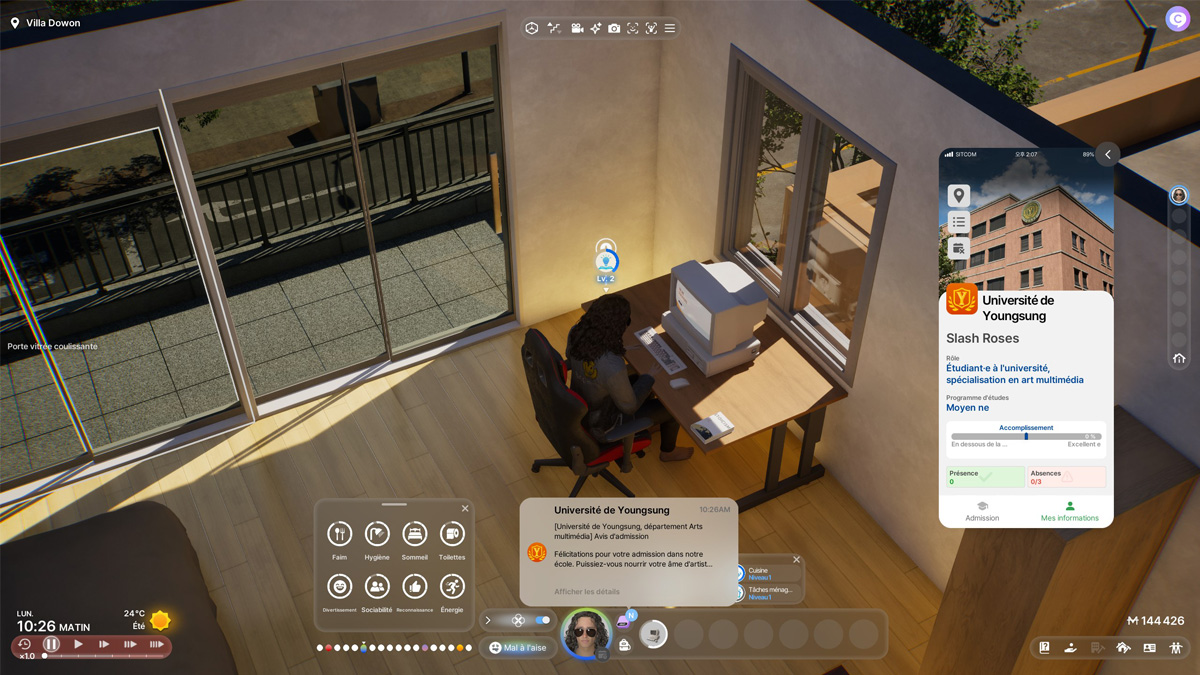Click the photo camera icon in top toolbar
This screenshot has width=1200, height=675.
click(614, 28)
